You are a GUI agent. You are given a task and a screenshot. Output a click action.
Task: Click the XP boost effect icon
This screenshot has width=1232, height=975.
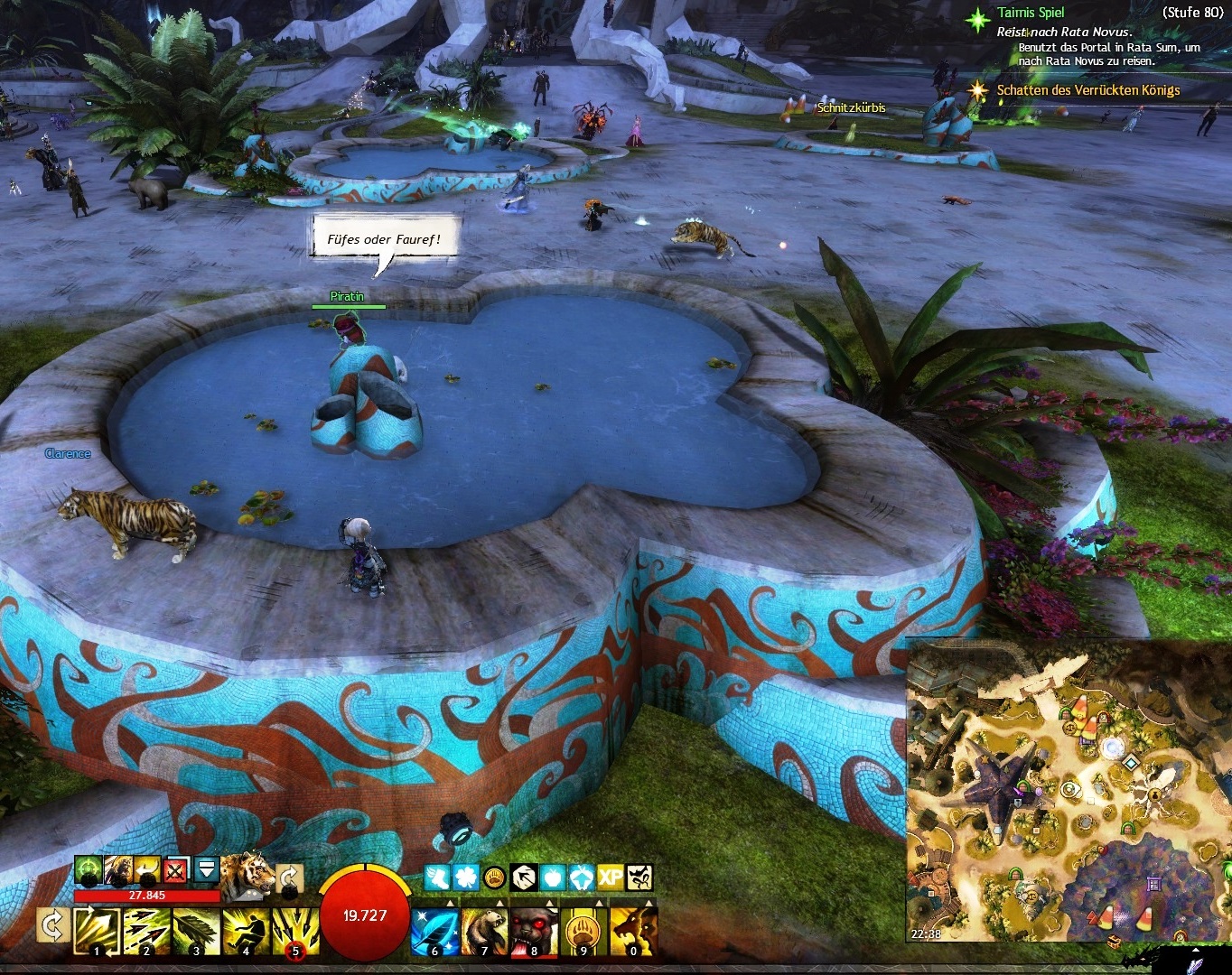point(610,877)
